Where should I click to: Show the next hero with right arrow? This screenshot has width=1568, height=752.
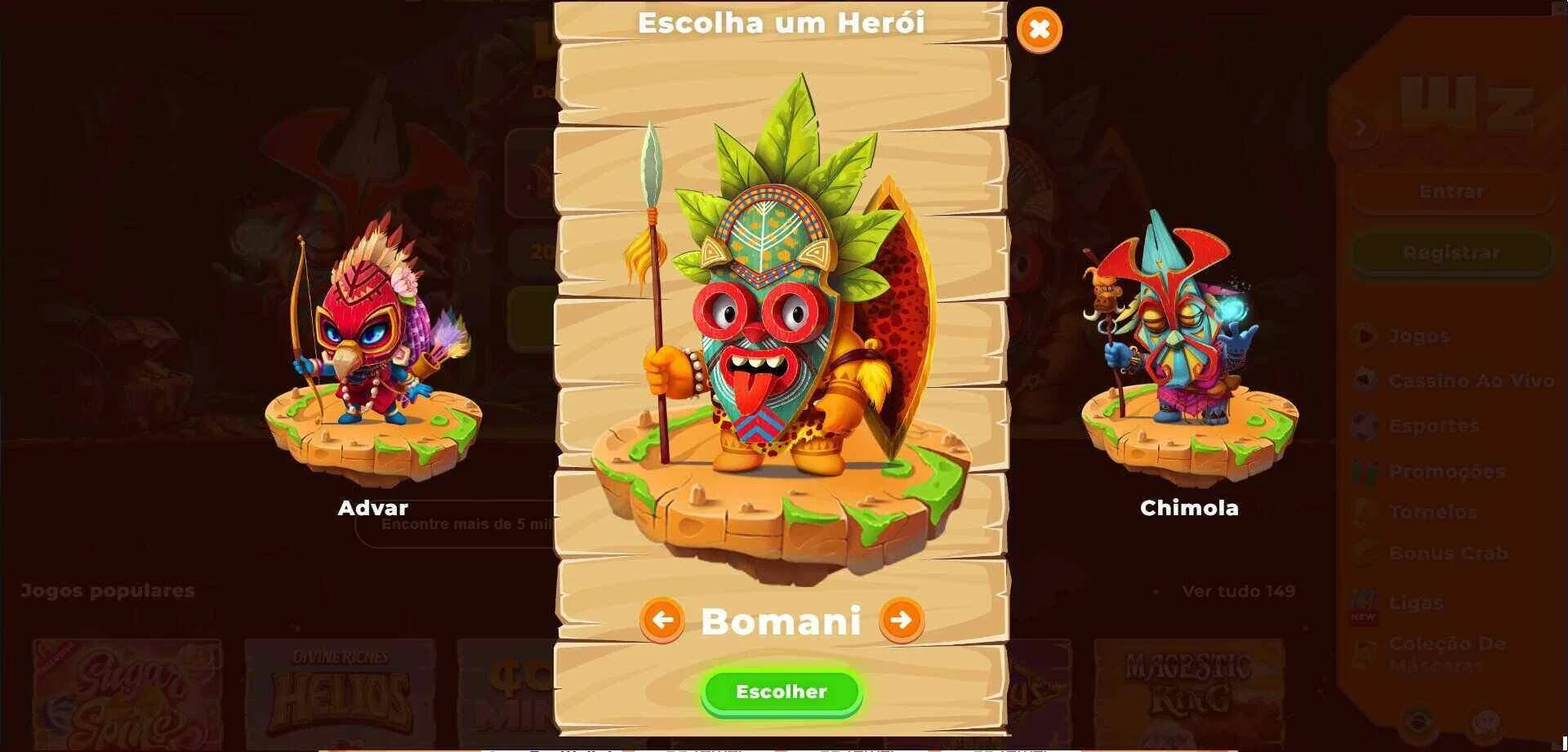pos(901,621)
